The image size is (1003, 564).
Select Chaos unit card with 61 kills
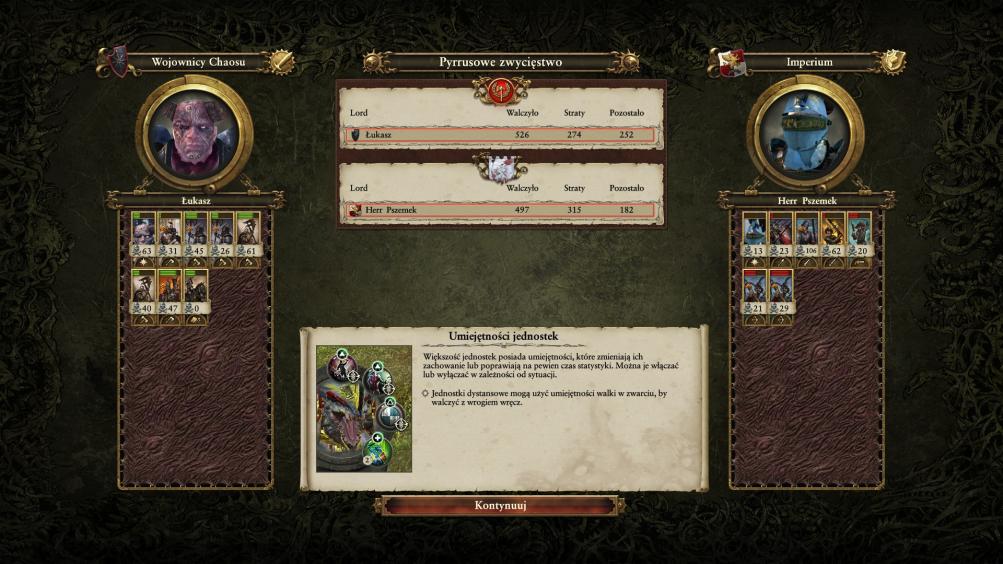[x=248, y=235]
